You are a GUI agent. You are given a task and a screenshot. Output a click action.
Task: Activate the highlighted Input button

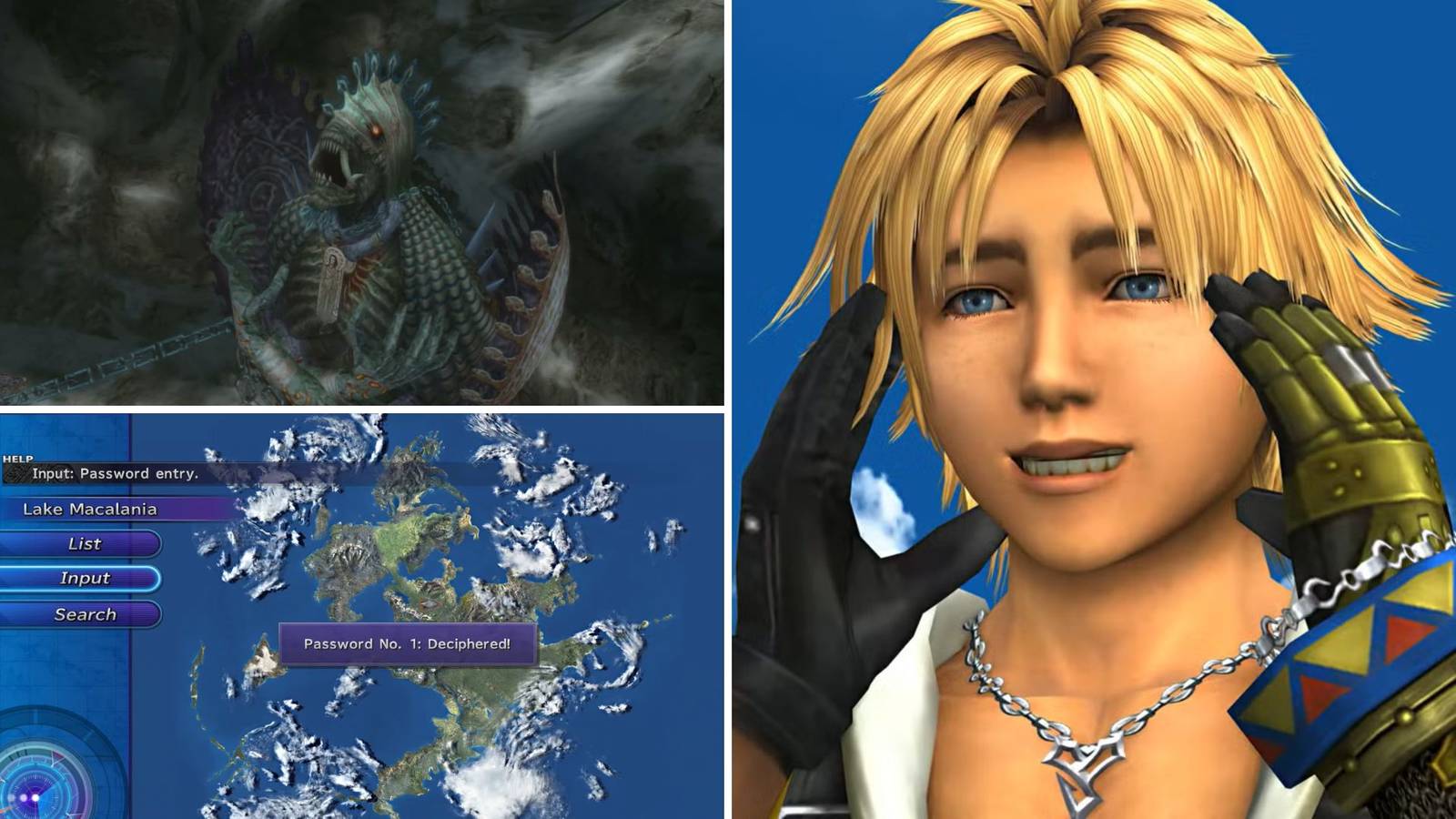(x=84, y=578)
